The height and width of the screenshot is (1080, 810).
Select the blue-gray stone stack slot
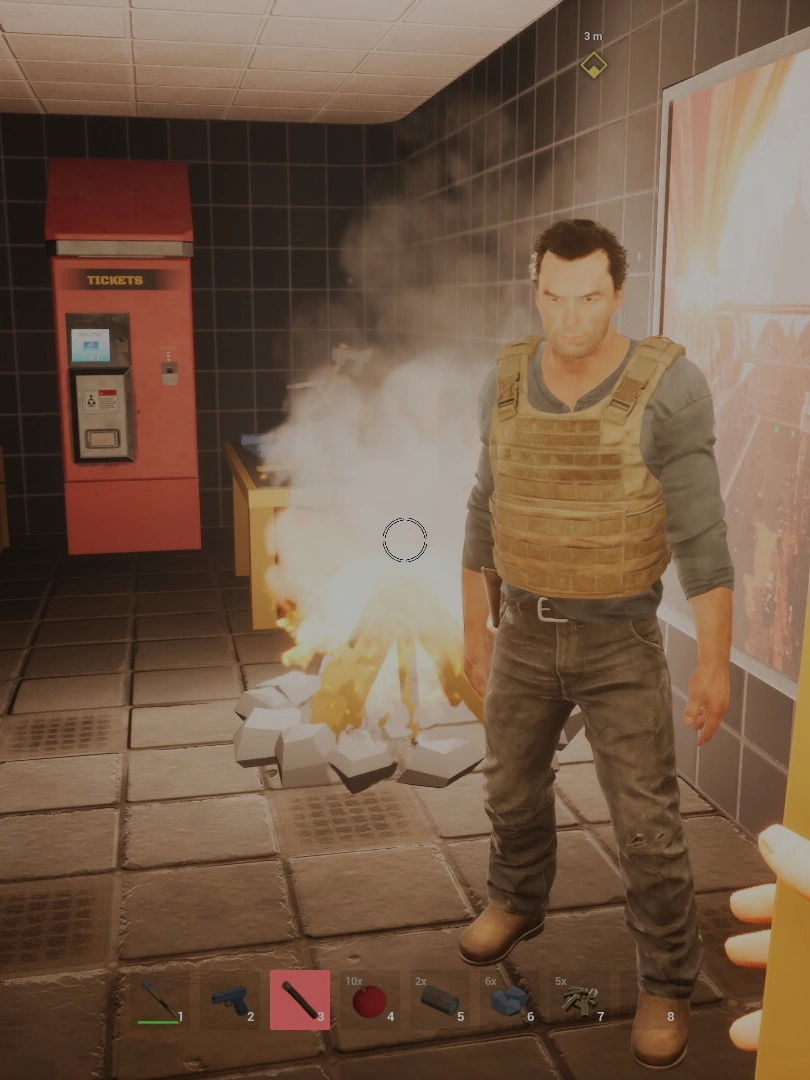tap(509, 999)
